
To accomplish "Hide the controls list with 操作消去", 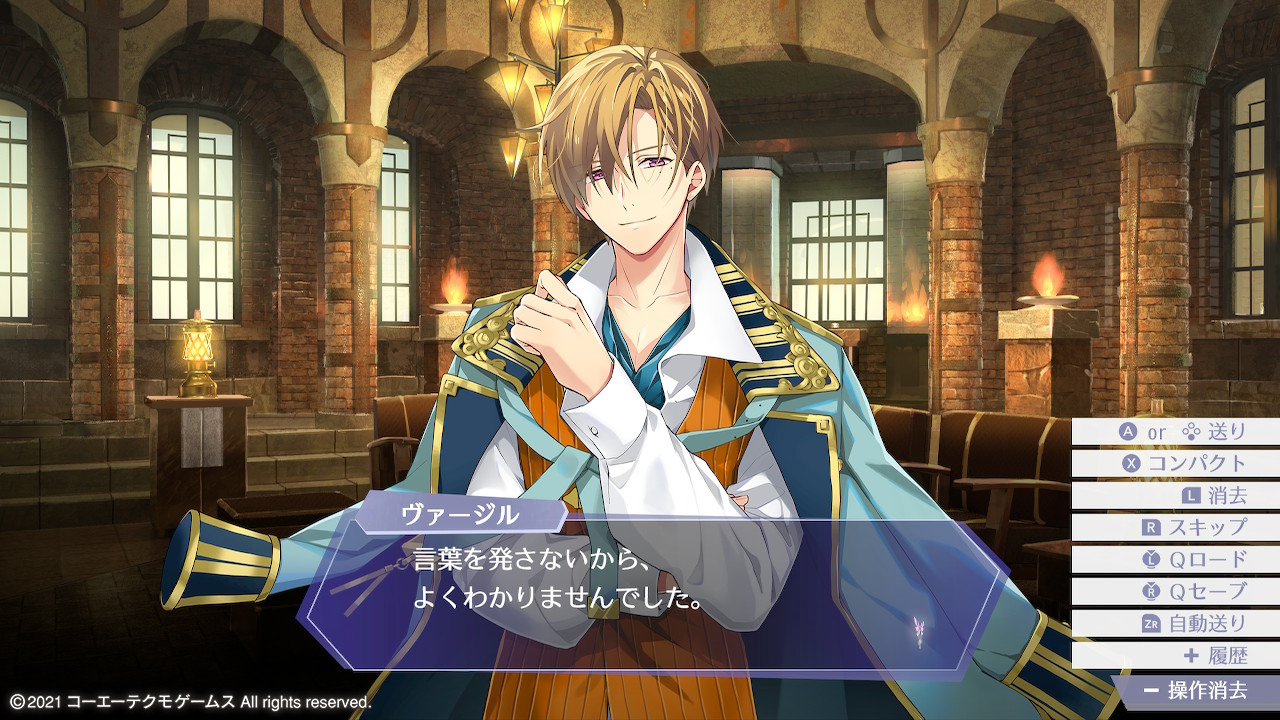I will (x=1196, y=690).
